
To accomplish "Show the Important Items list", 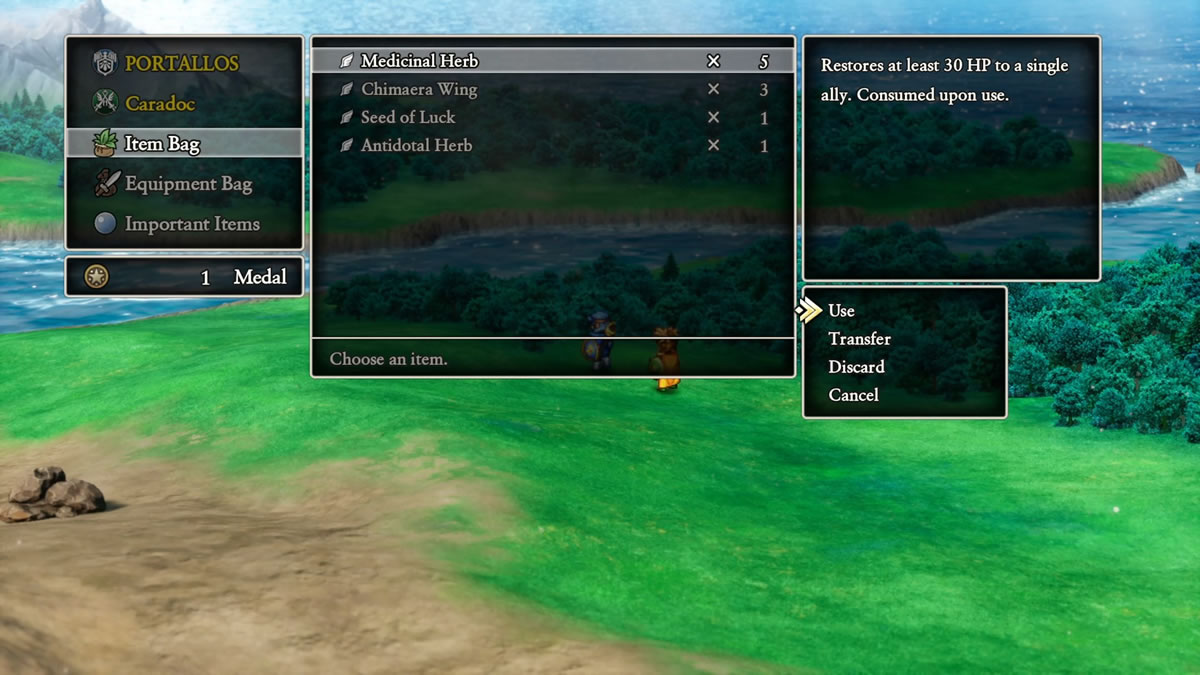I will (x=192, y=224).
